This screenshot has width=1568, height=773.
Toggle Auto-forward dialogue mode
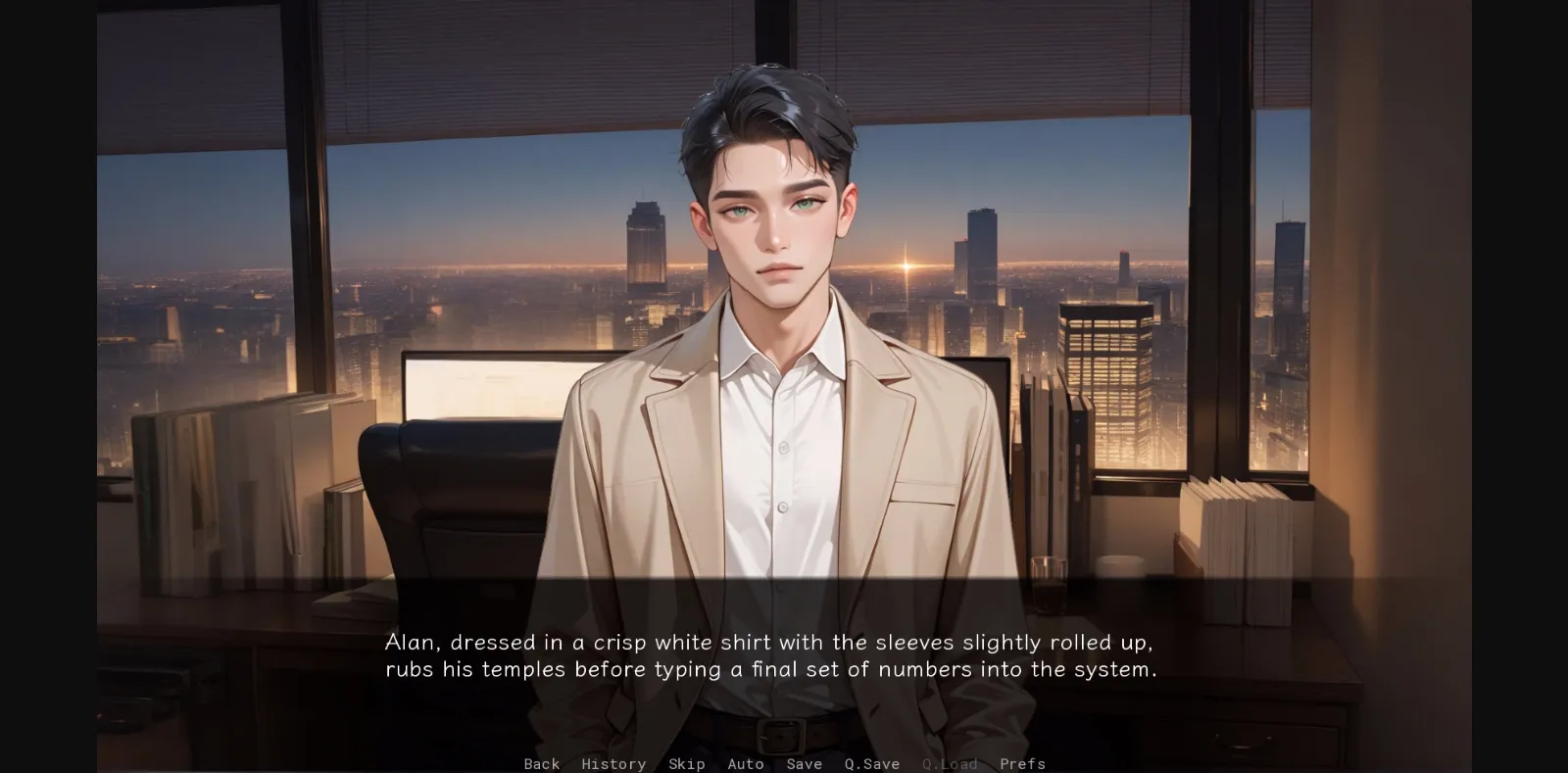click(x=746, y=764)
